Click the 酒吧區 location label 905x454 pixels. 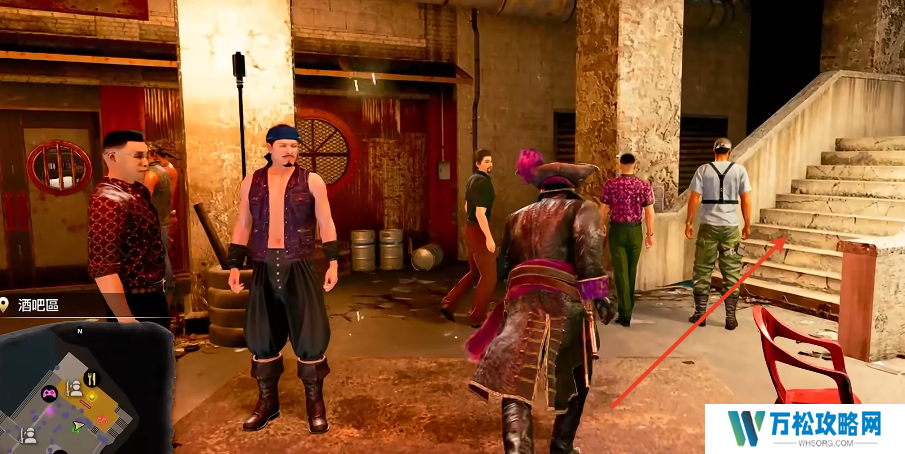pyautogui.click(x=38, y=305)
